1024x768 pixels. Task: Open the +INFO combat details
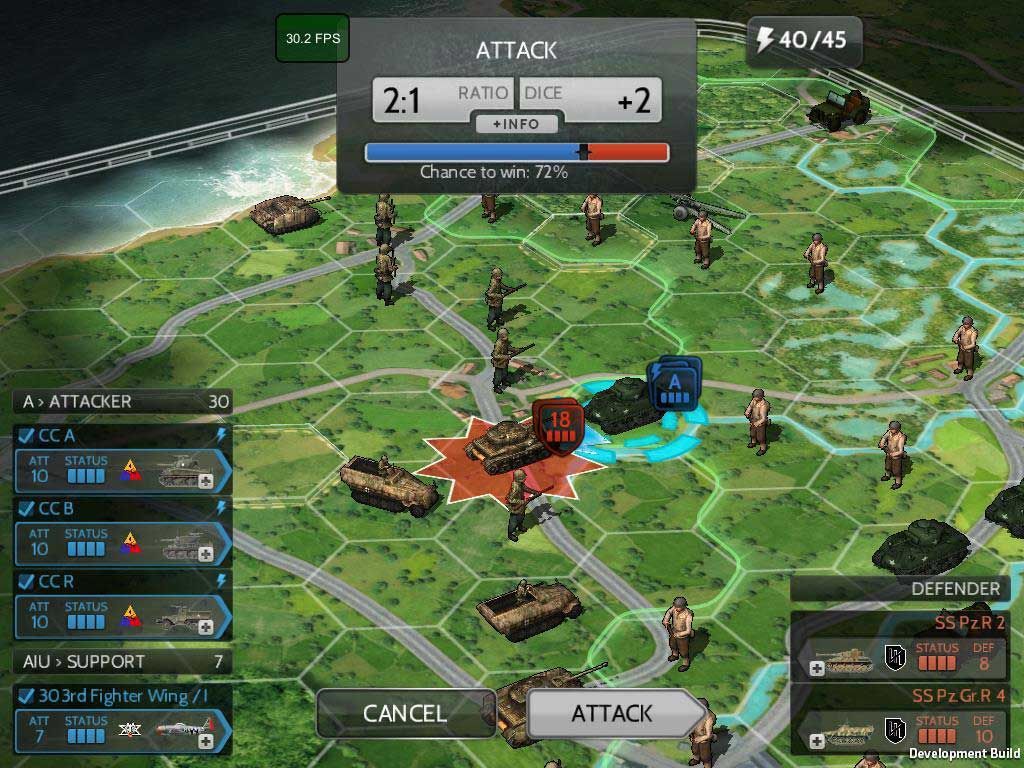(516, 124)
